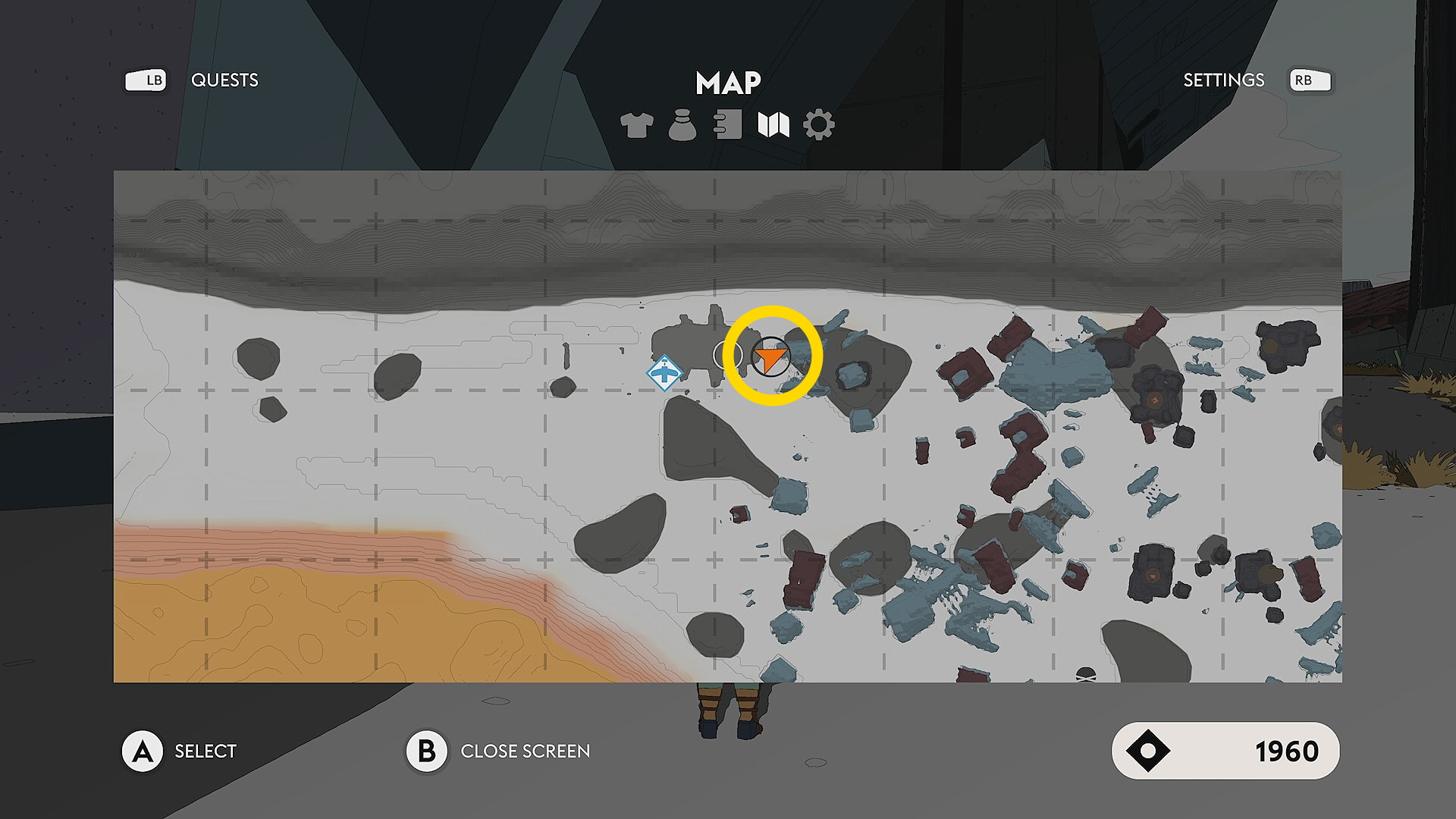This screenshot has height=819, width=1456.
Task: Open the outfit shirt tab
Action: [636, 125]
